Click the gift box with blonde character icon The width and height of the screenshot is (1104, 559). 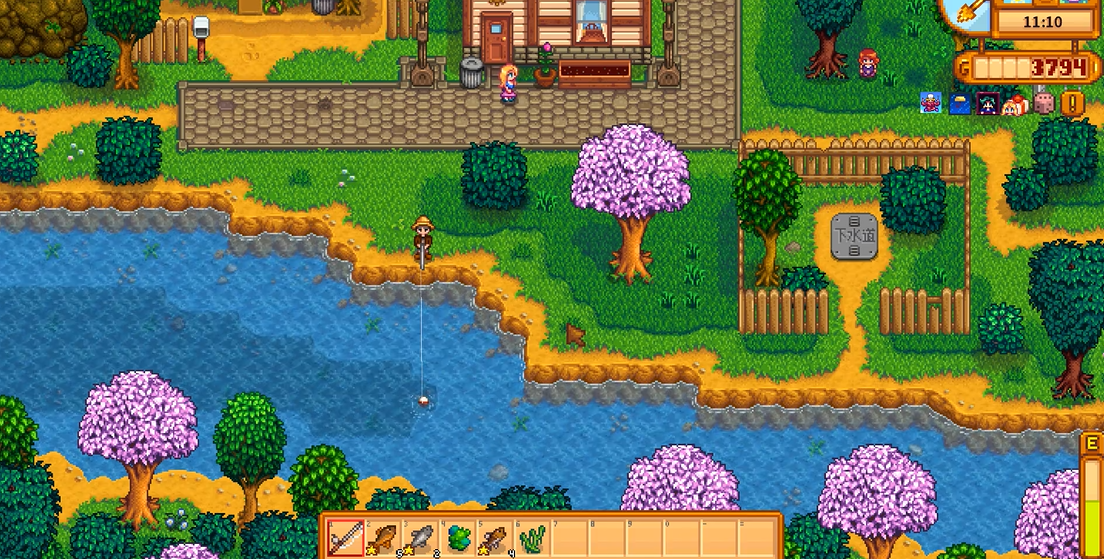pos(1016,103)
